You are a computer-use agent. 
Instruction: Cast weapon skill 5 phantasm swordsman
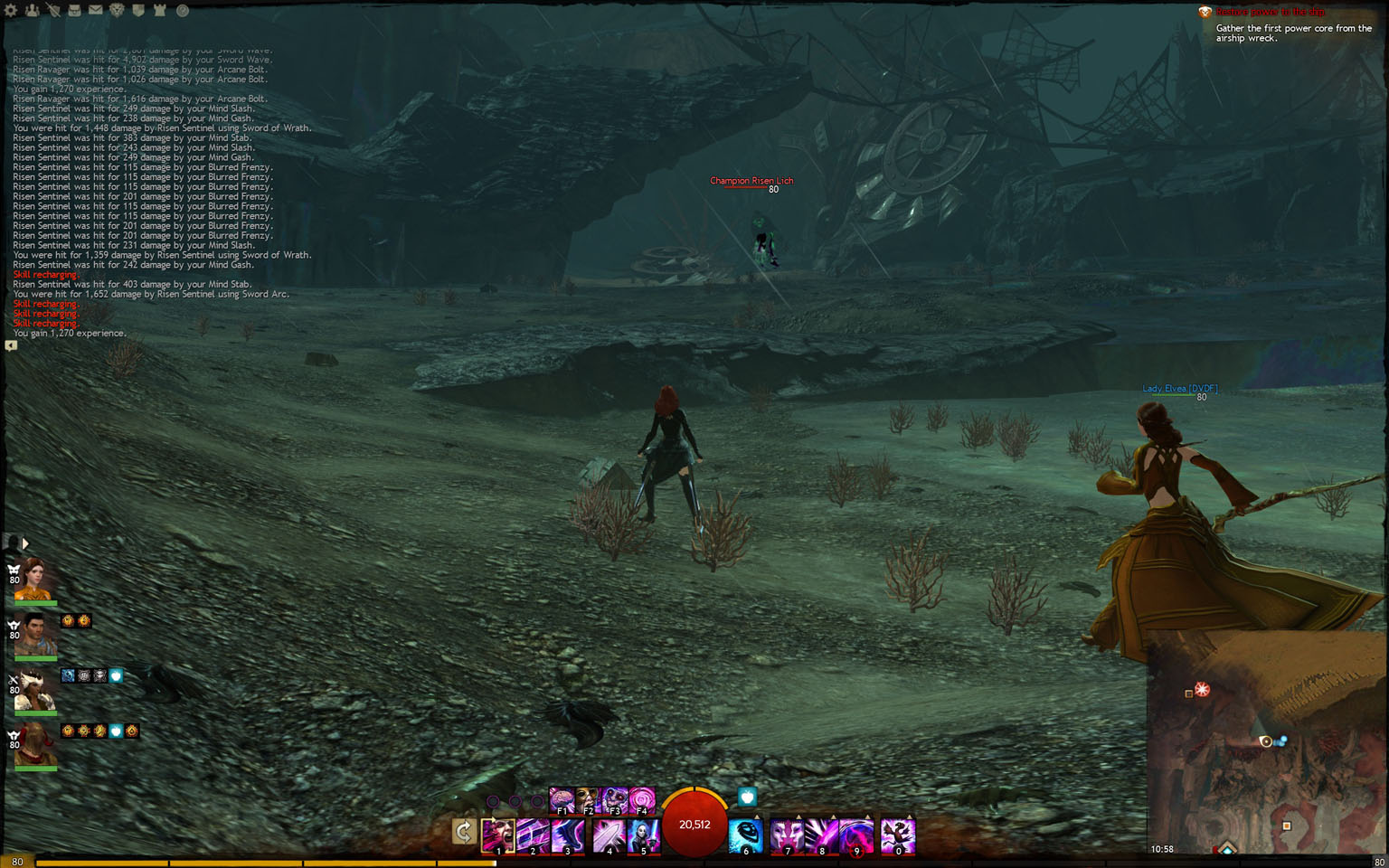pos(644,836)
